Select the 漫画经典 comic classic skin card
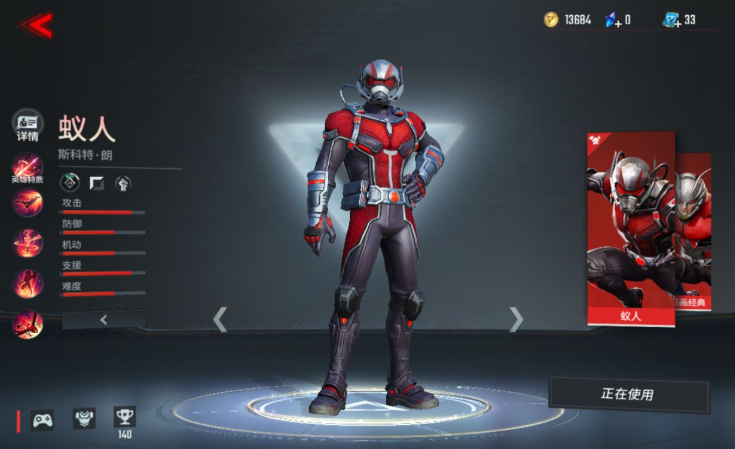 (695, 232)
